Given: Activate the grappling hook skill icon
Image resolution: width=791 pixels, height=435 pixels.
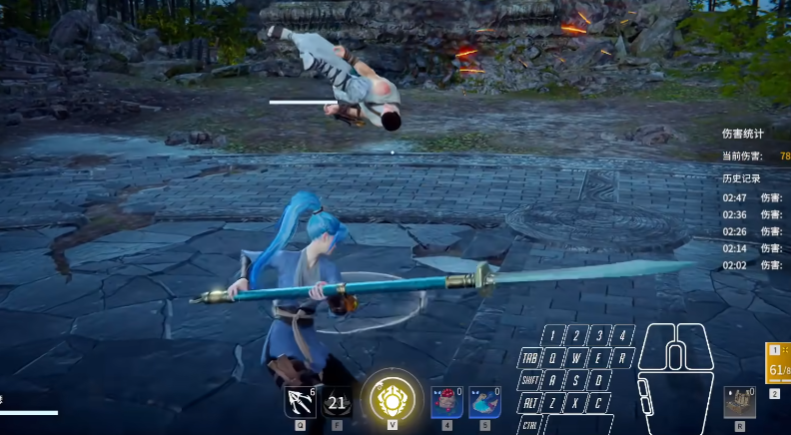Looking at the screenshot, I should coord(300,402).
